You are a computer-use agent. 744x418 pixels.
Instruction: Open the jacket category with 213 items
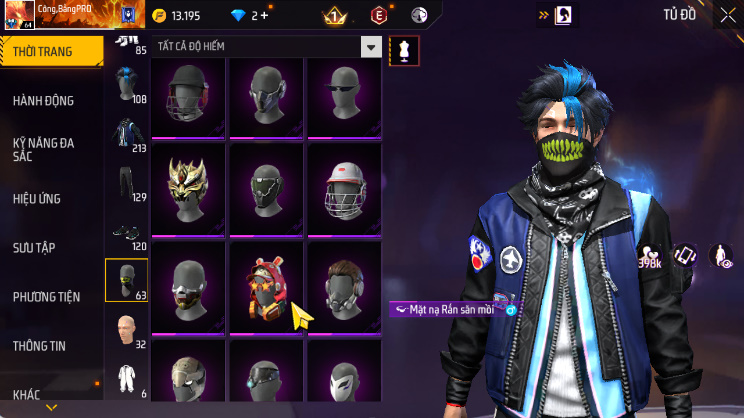124,137
